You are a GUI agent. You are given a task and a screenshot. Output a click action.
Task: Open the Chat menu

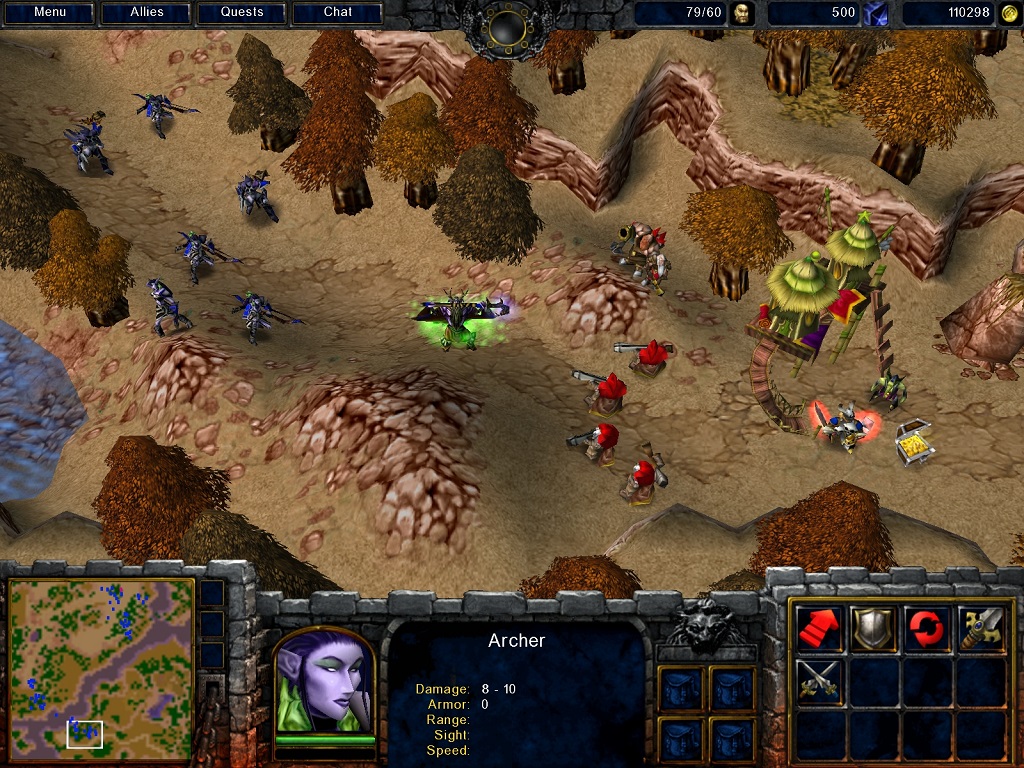[338, 13]
